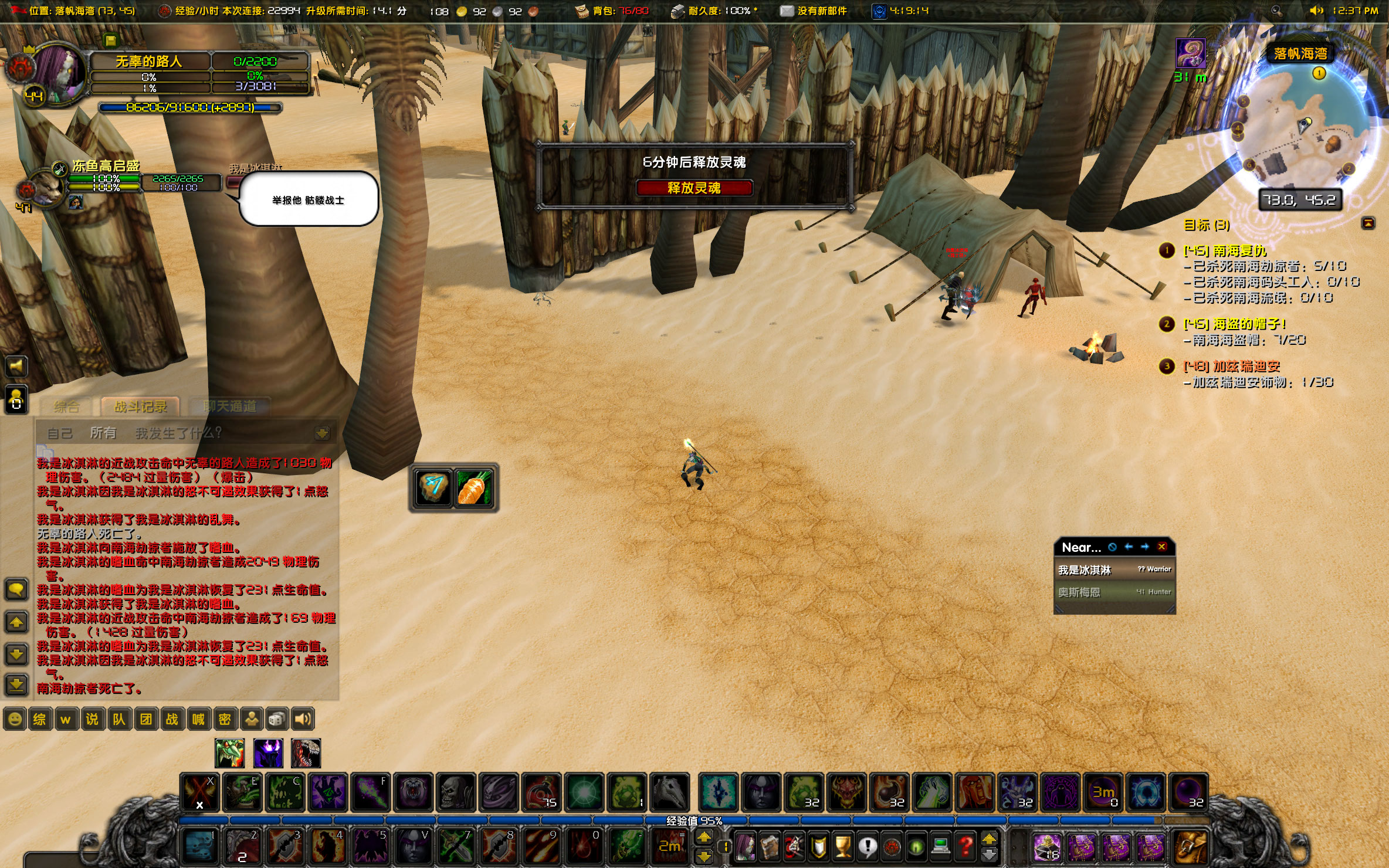Switch to the 战斗记录 combat log tab
Image resolution: width=1389 pixels, height=868 pixels.
(140, 406)
